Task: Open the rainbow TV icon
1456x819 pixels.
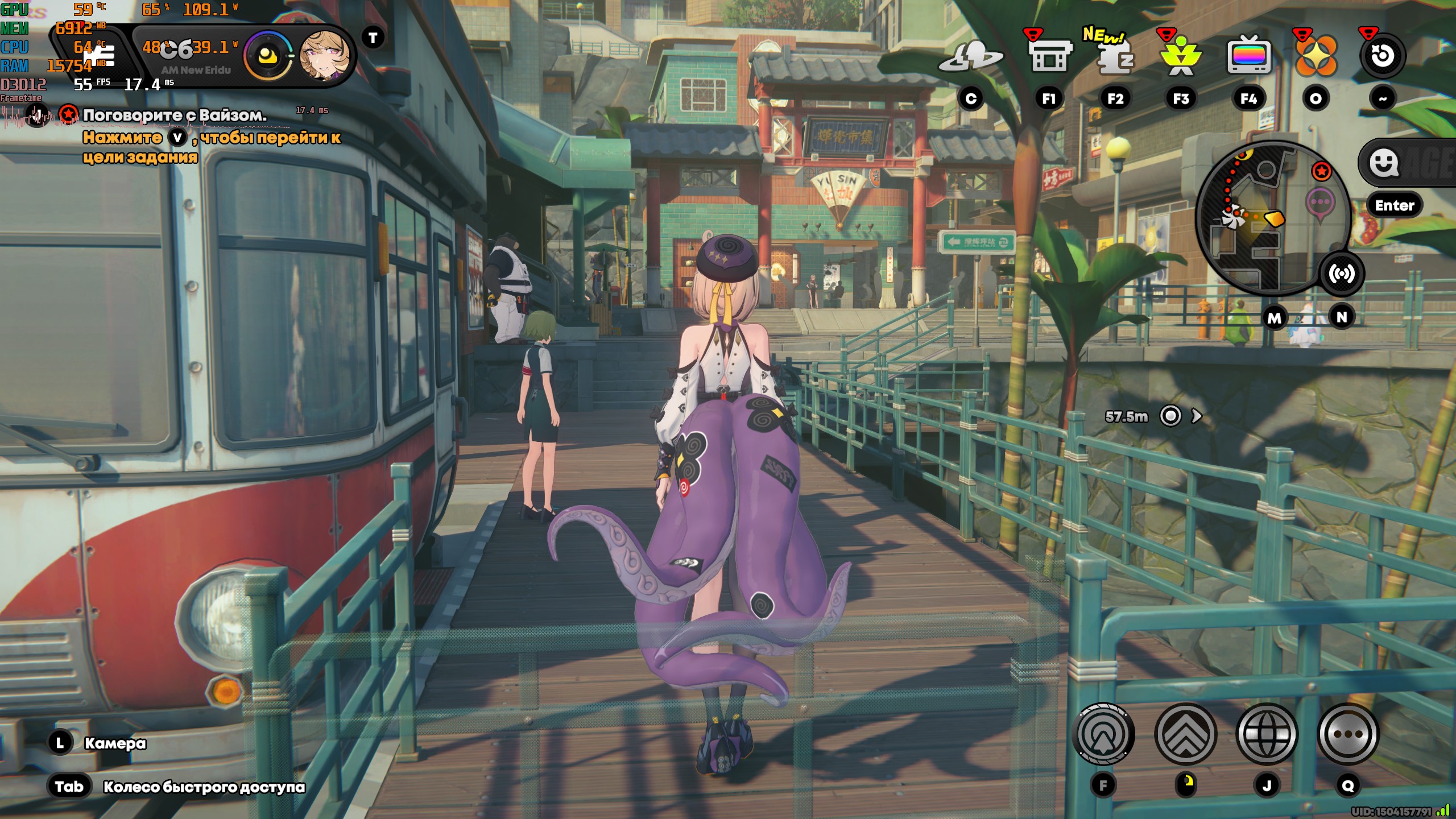Action: (1248, 56)
